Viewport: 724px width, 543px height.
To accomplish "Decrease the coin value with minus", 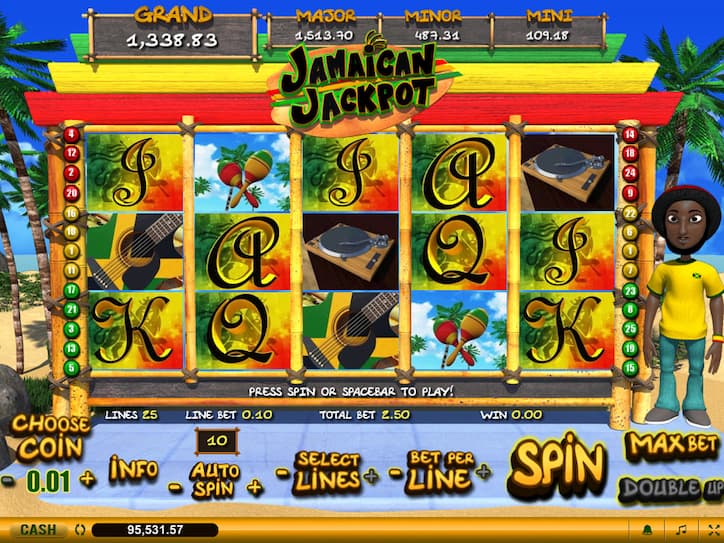I will click(8, 479).
